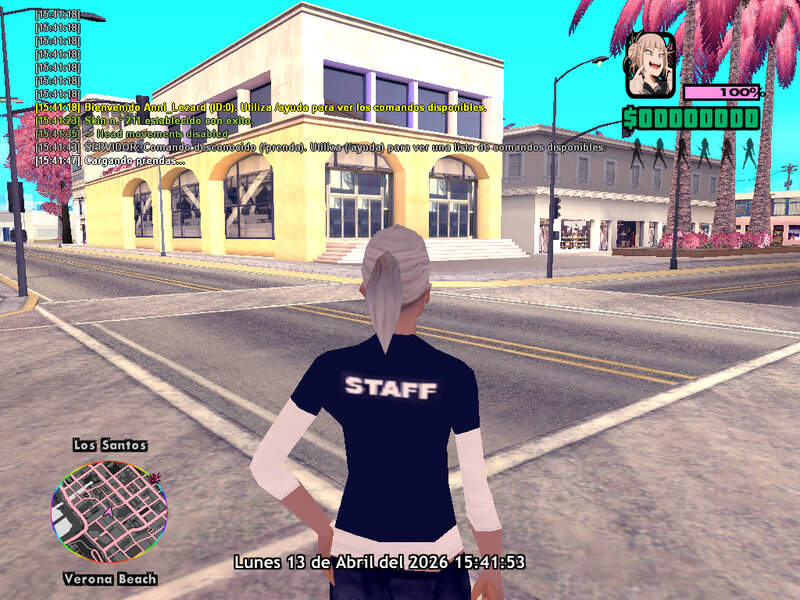Click the circular minimap radar
The image size is (800, 600).
[x=106, y=511]
